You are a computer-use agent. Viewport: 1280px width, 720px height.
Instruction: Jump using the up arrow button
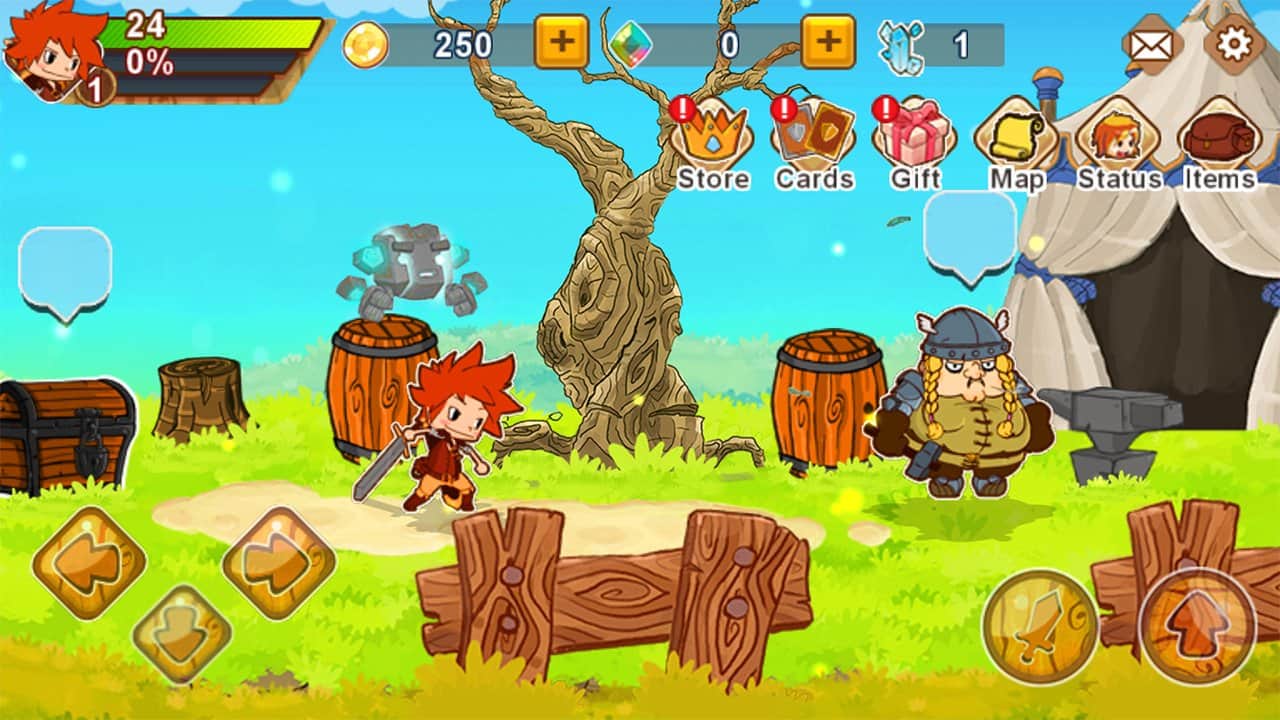pos(1198,626)
